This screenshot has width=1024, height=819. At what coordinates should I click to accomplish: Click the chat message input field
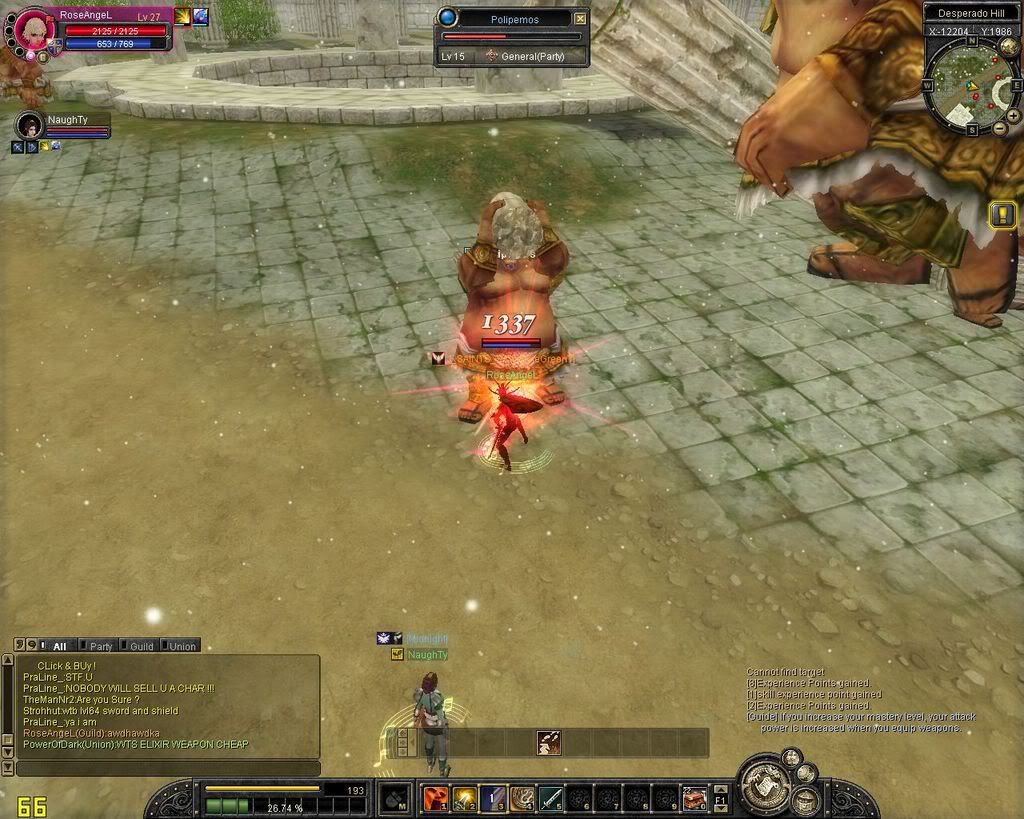tap(168, 768)
